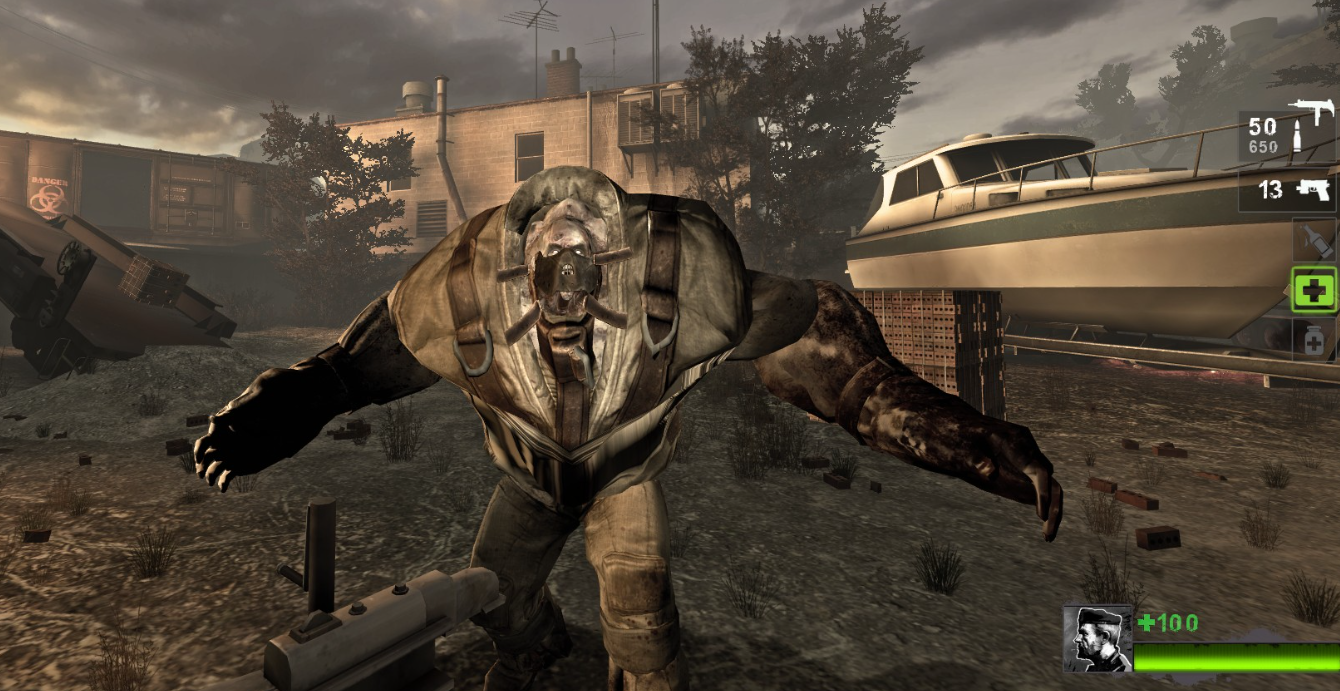The width and height of the screenshot is (1340, 691).
Task: Select the green first aid kit slot
Action: [x=1314, y=290]
